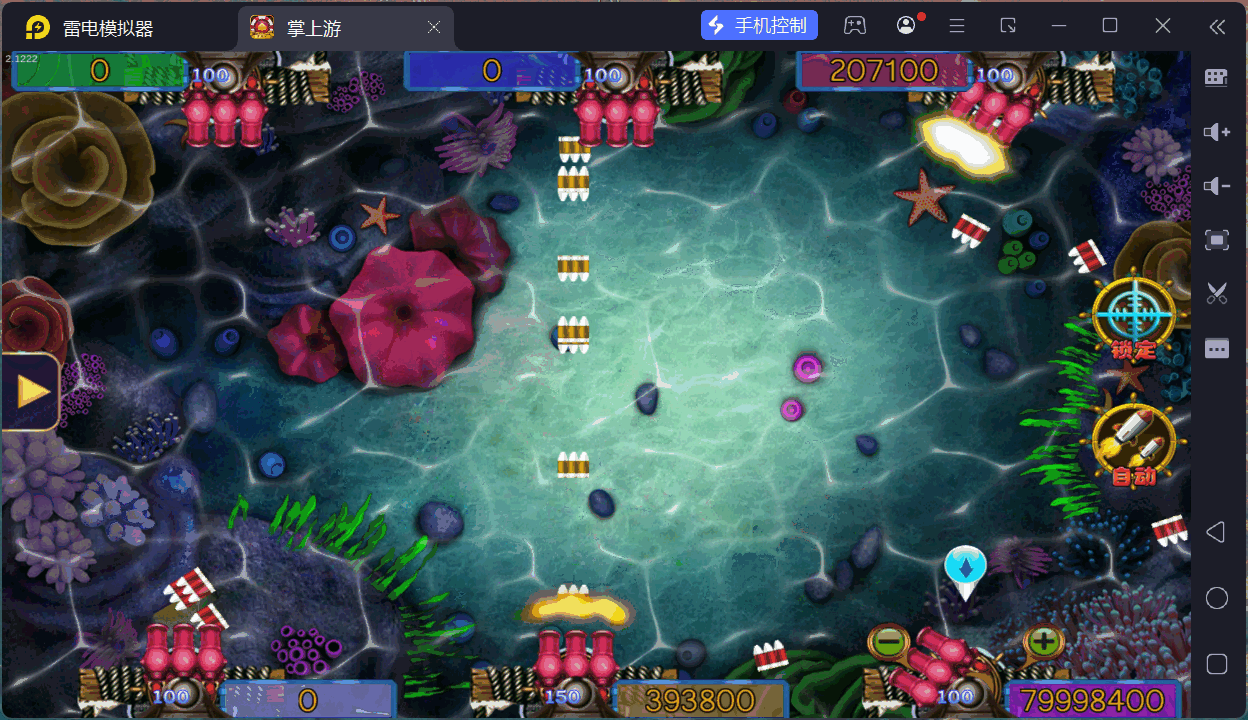The image size is (1248, 720).
Task: Minimize the emulator window
Action: [1059, 26]
